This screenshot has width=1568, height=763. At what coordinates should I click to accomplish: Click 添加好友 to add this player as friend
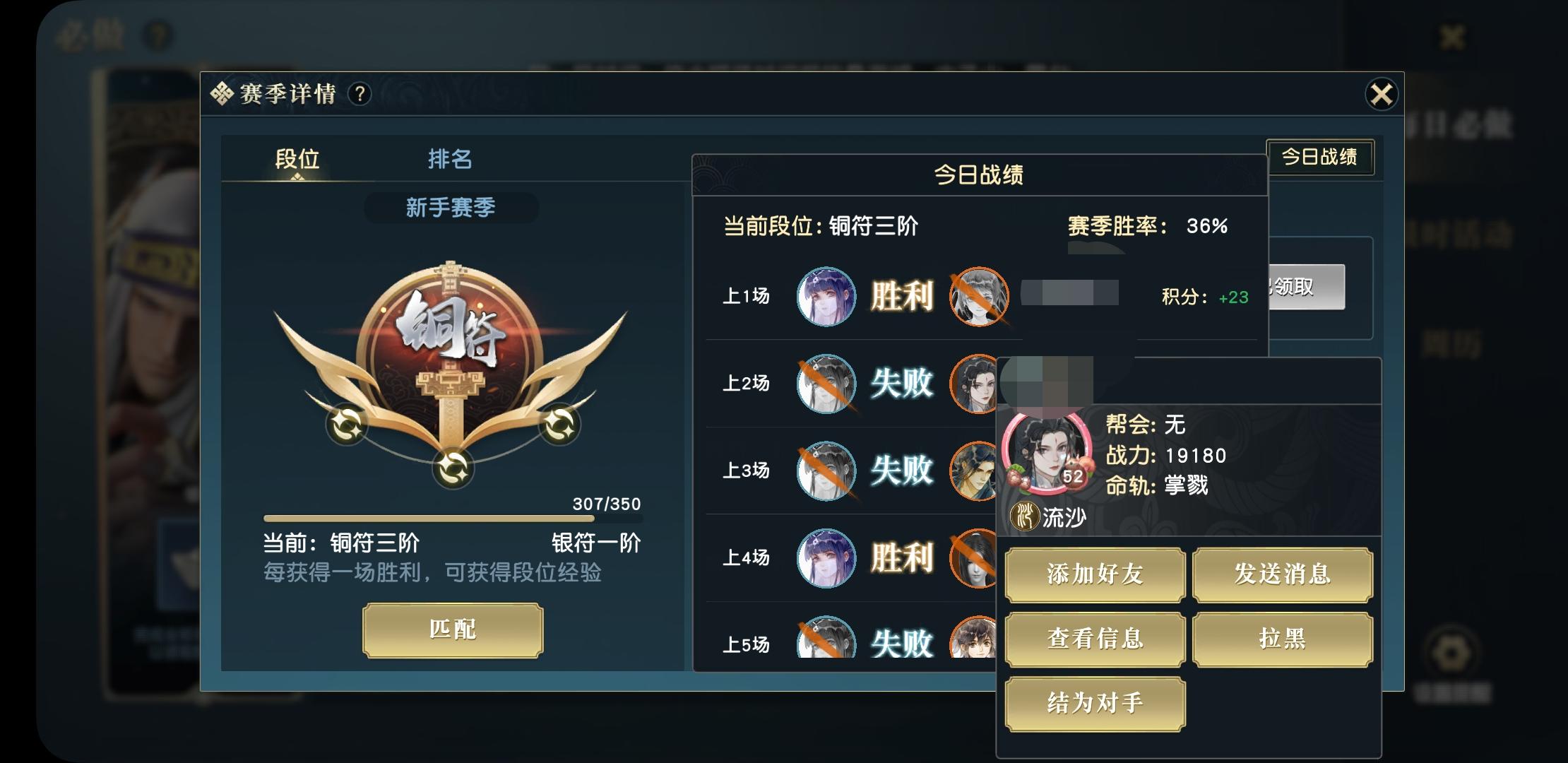pos(1094,575)
